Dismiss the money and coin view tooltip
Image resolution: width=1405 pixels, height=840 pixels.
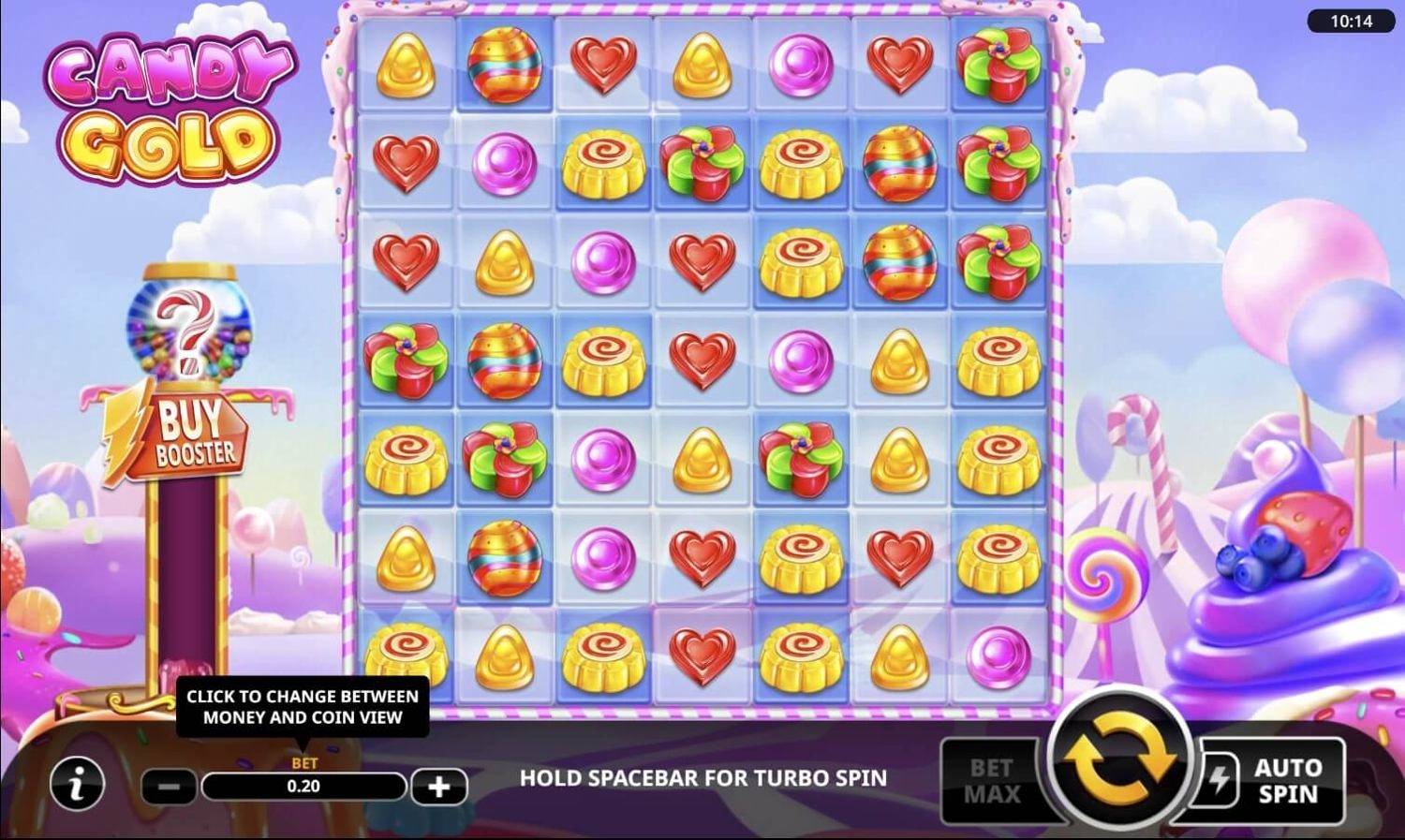click(302, 707)
